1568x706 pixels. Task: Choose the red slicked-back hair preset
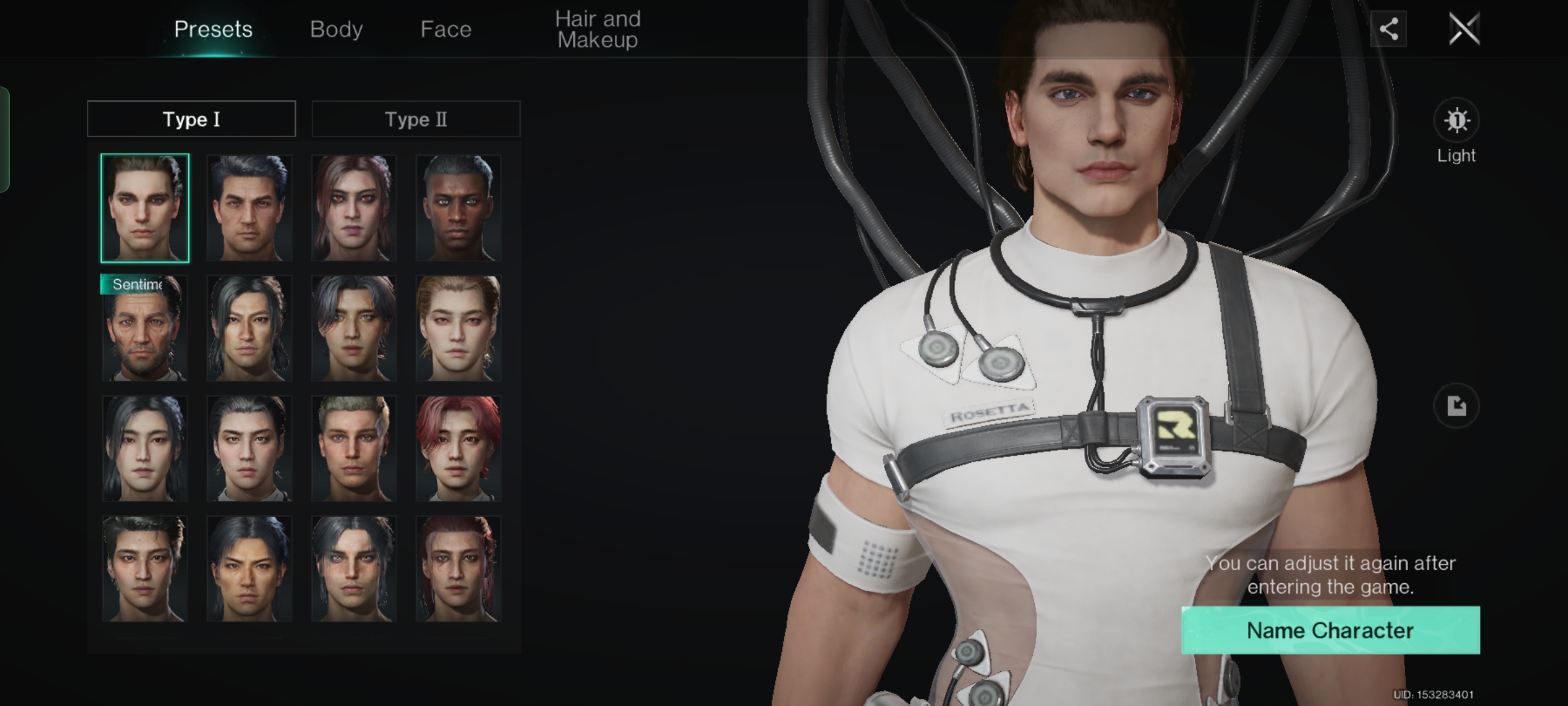pos(458,569)
